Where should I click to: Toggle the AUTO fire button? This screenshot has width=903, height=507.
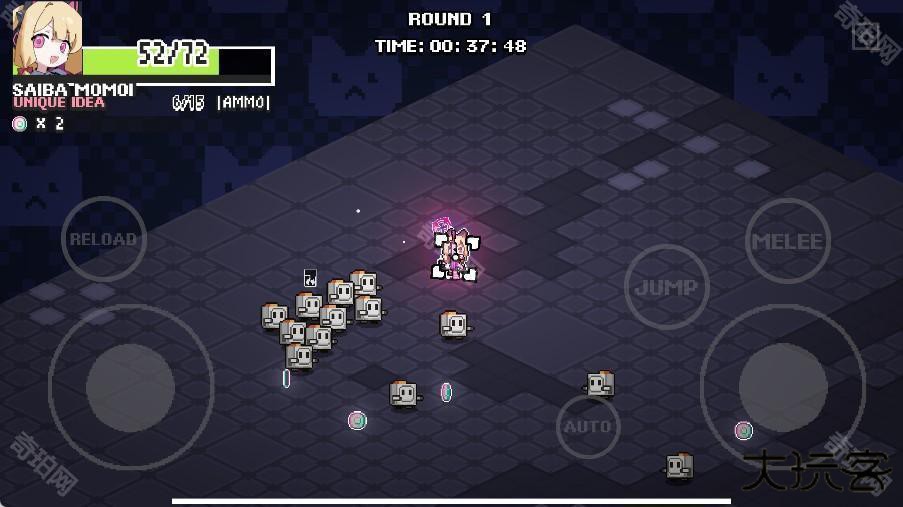588,427
